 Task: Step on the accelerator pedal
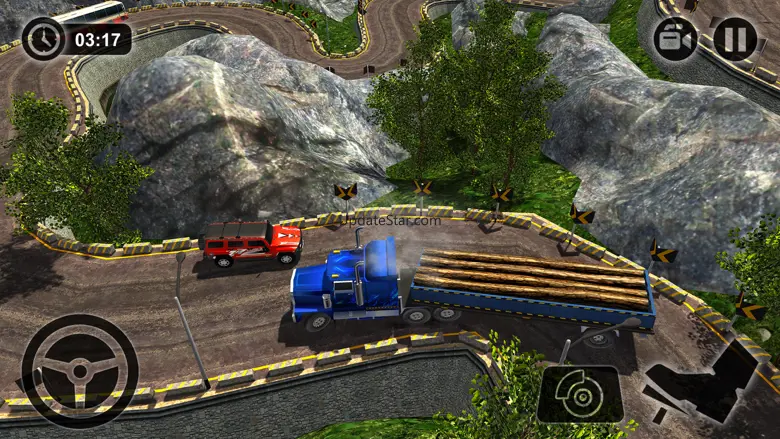[700, 385]
